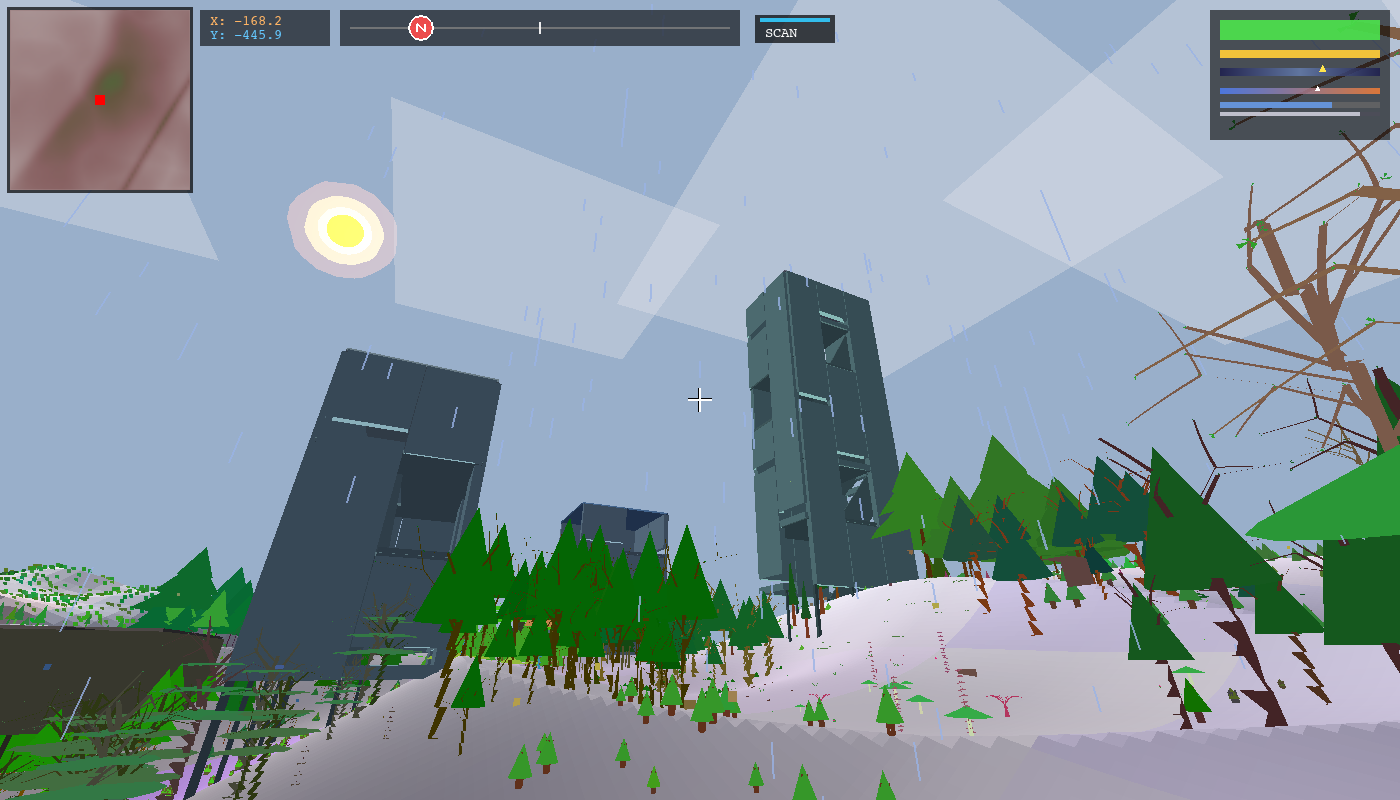Click the red player marker on the minimap
The height and width of the screenshot is (800, 1400).
click(98, 99)
